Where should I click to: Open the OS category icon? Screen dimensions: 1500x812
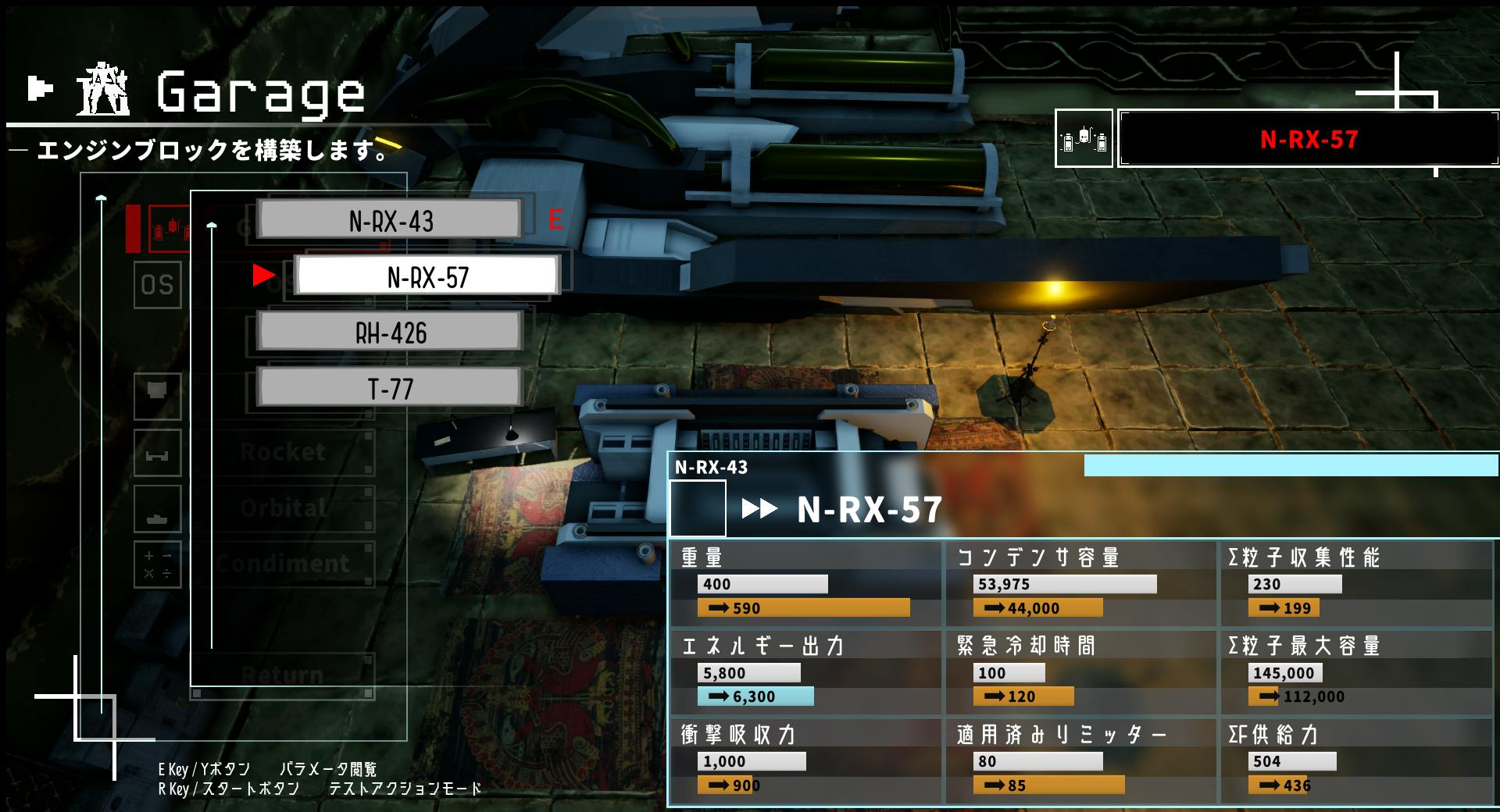(x=157, y=285)
